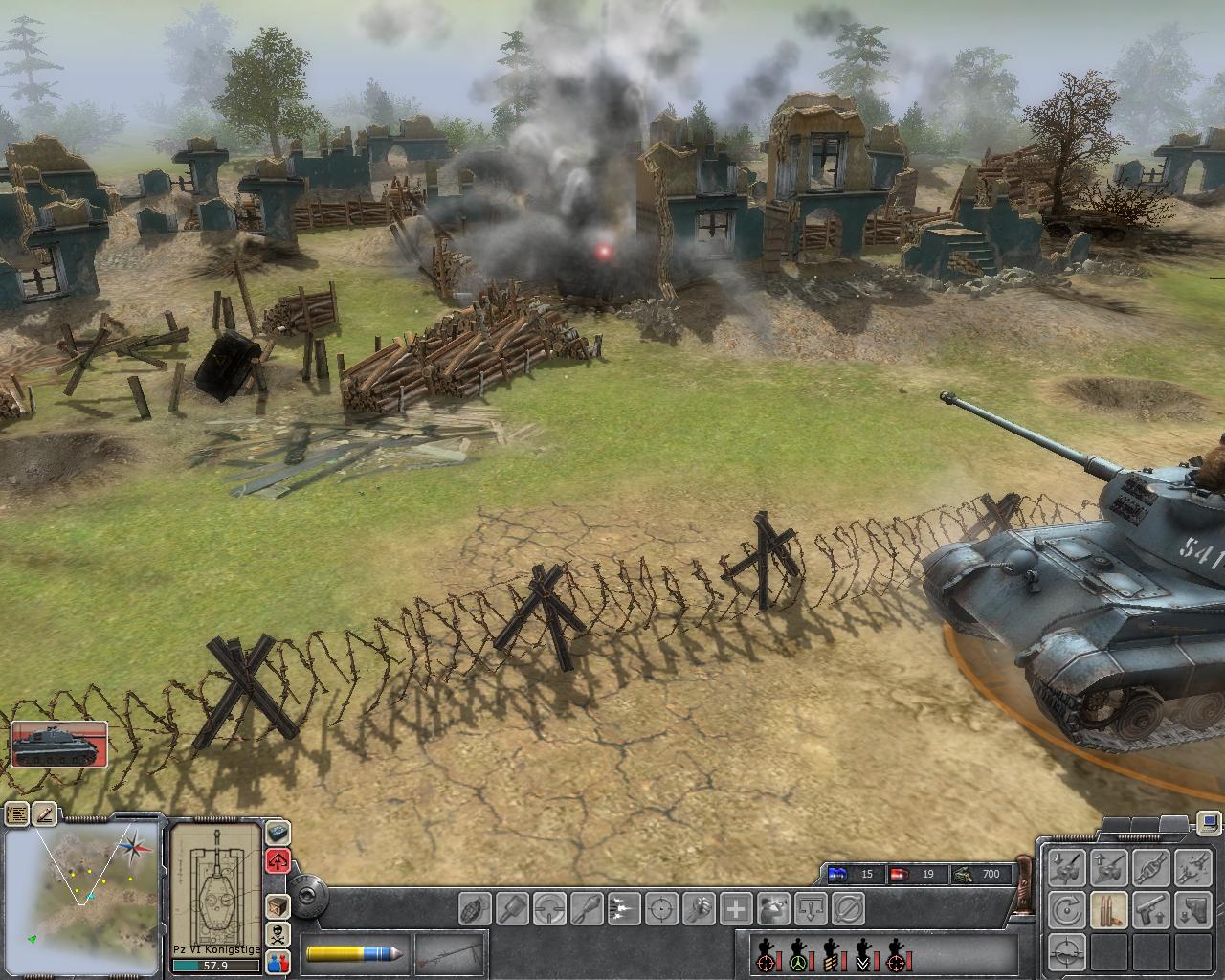Select the machine gun weapon slot

(448, 954)
